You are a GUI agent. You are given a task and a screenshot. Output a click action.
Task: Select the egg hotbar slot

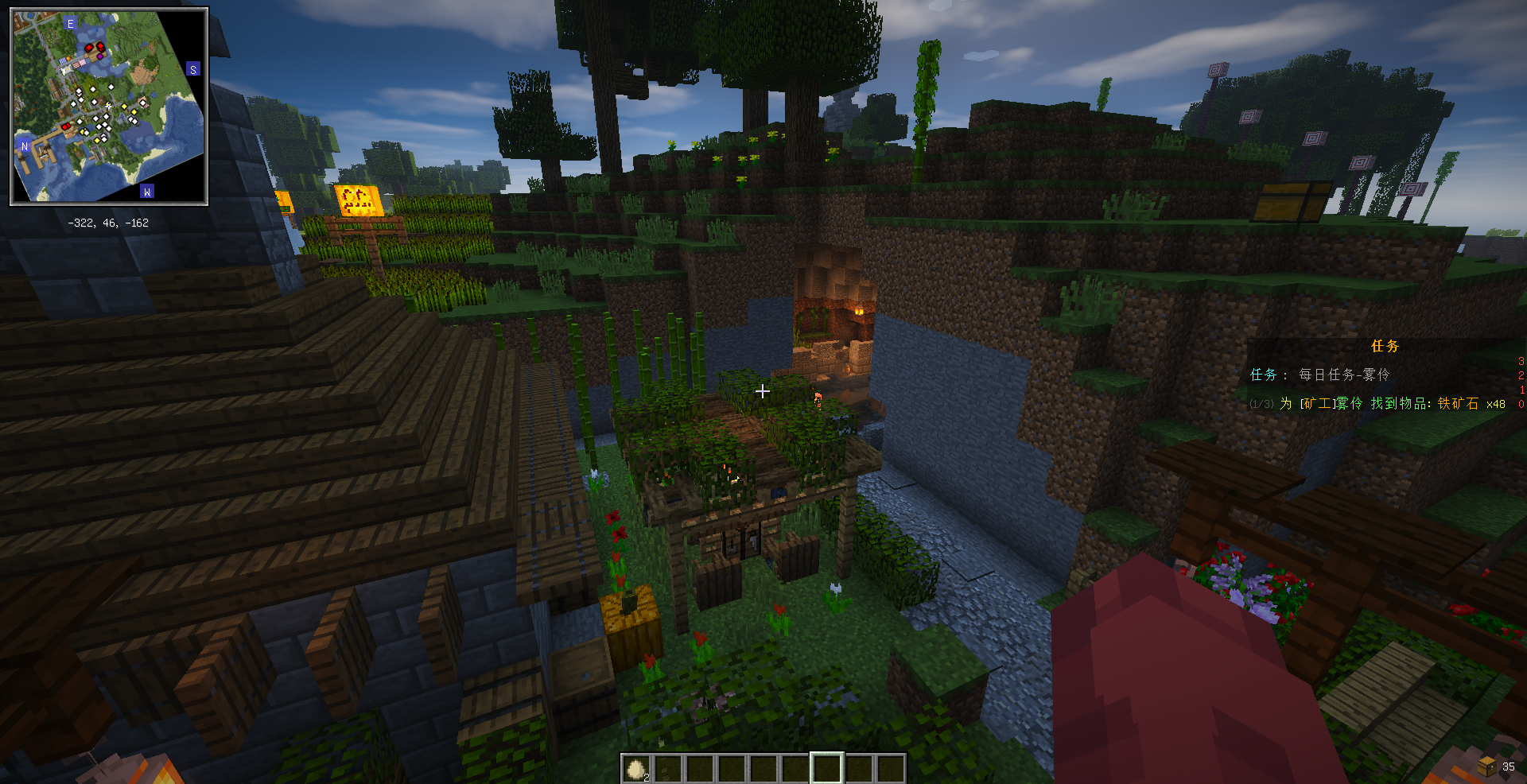coord(635,769)
